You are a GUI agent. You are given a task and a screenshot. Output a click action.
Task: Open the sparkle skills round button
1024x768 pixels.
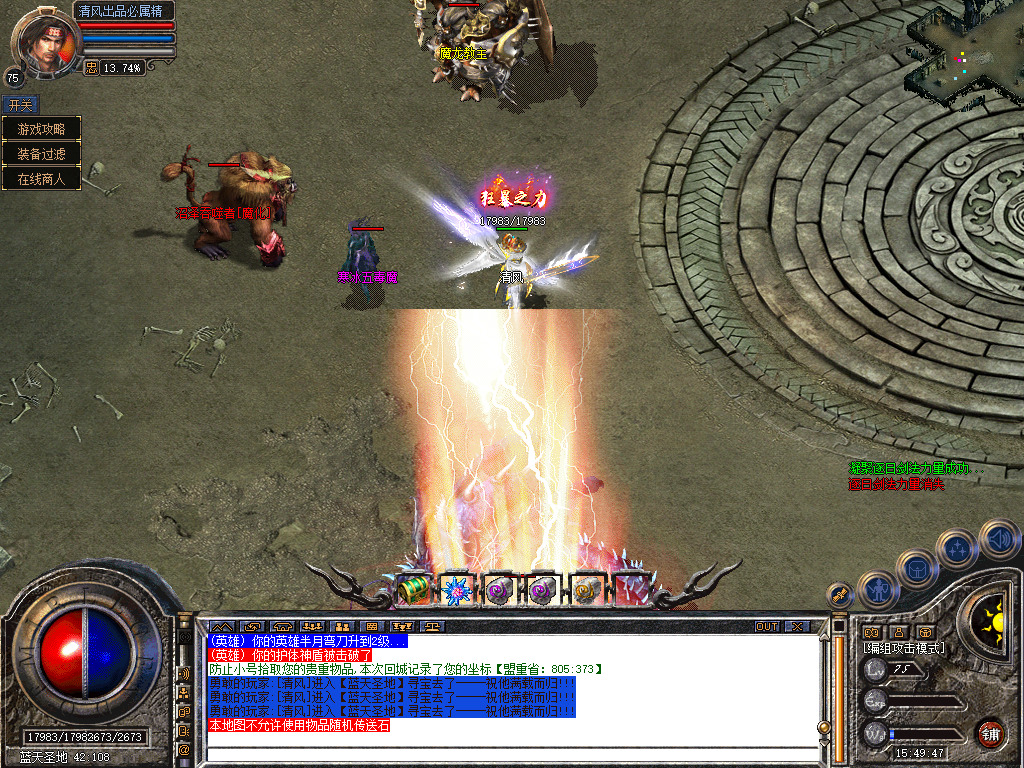[x=957, y=548]
